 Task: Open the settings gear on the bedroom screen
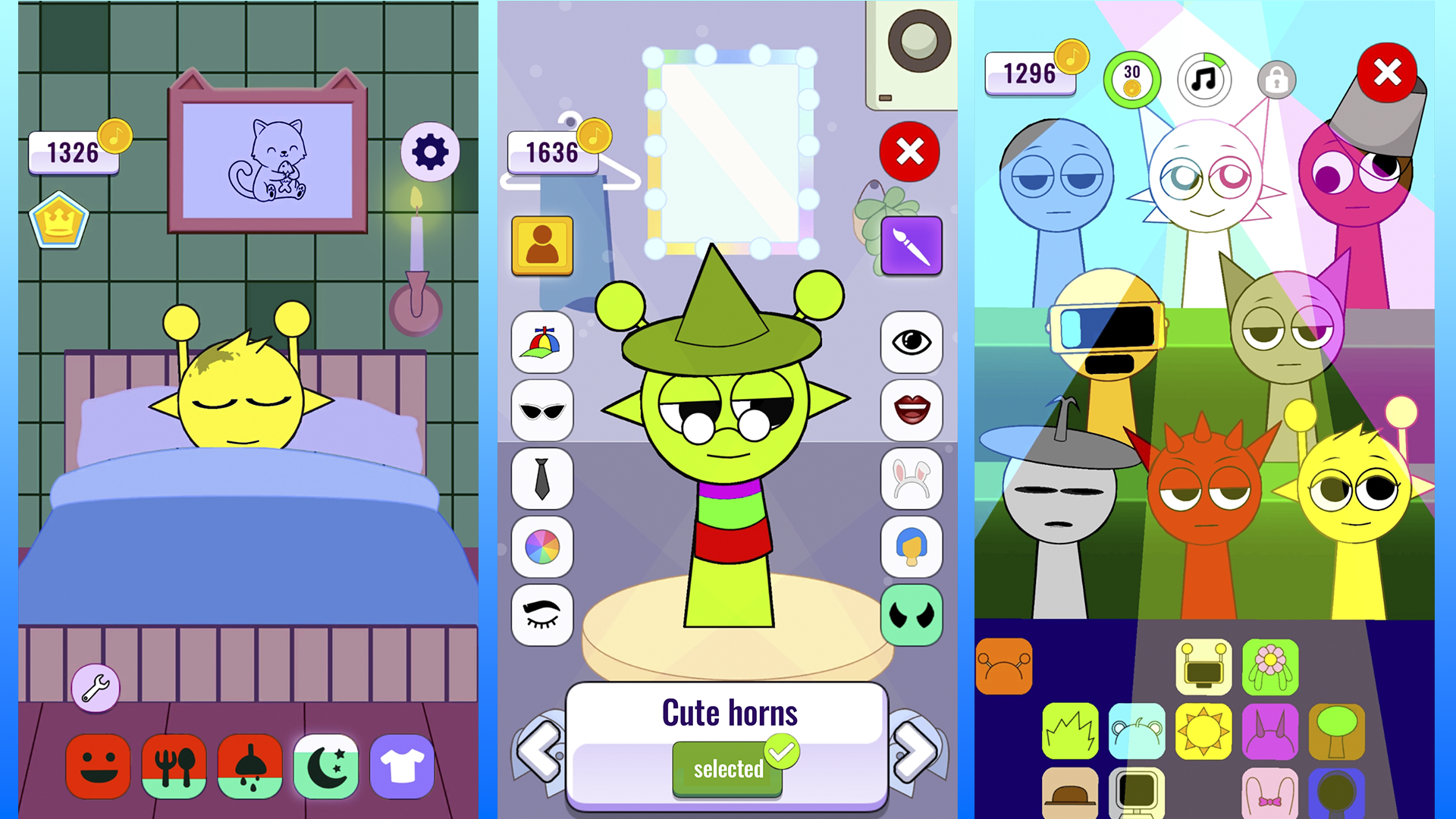(430, 151)
